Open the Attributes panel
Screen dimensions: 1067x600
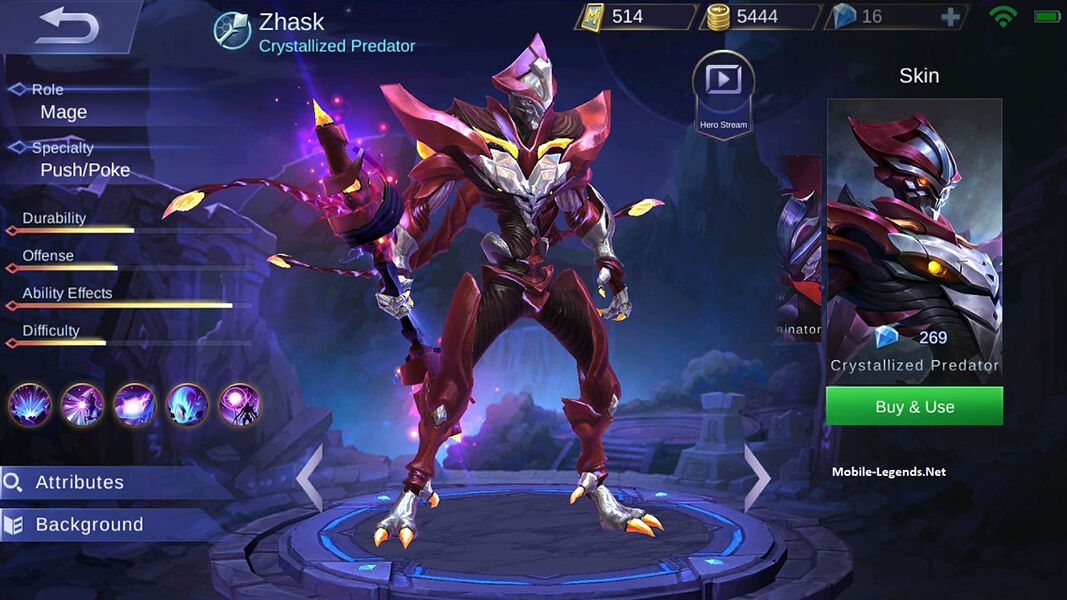pos(80,482)
